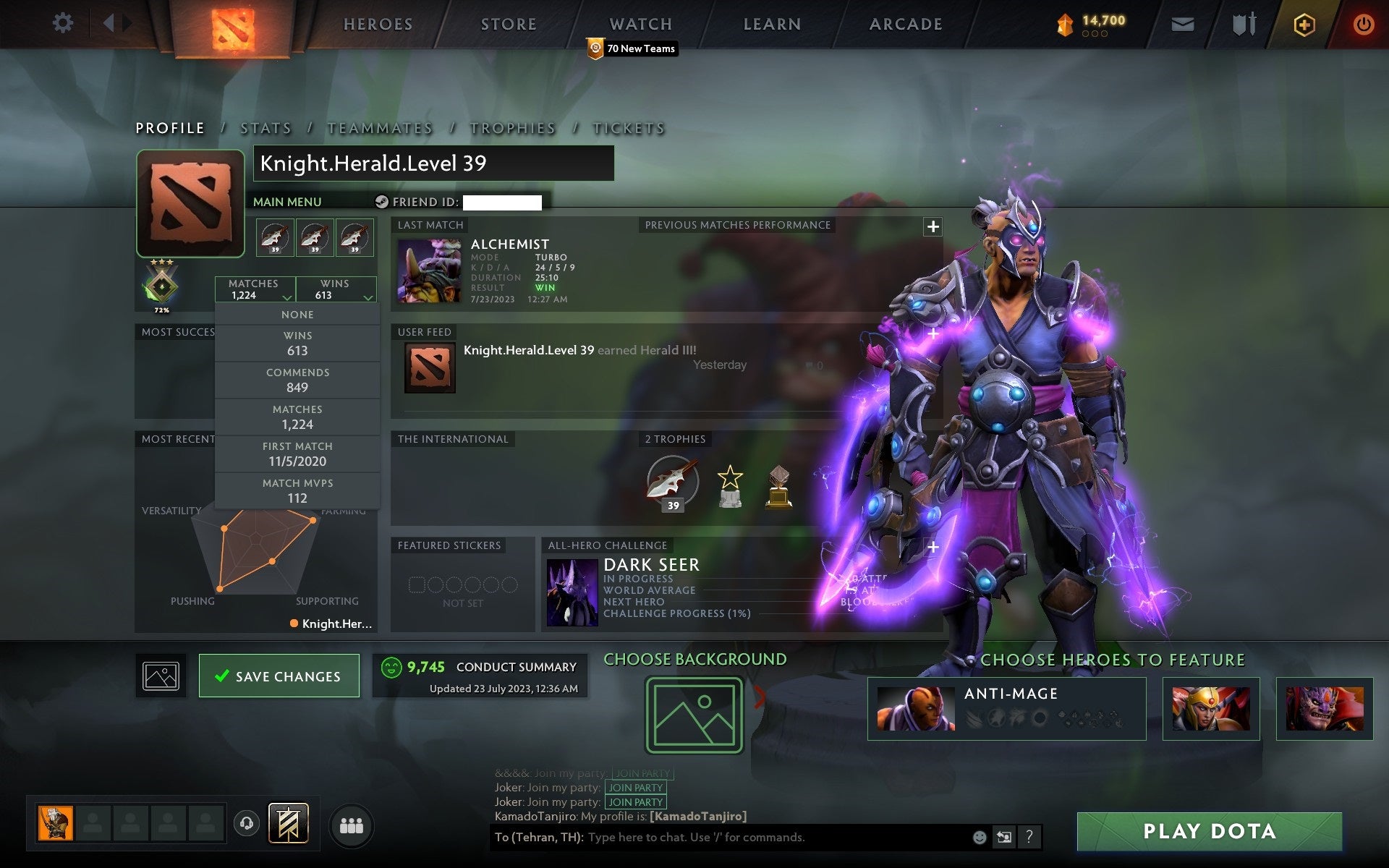Open the settings gear icon

64,23
